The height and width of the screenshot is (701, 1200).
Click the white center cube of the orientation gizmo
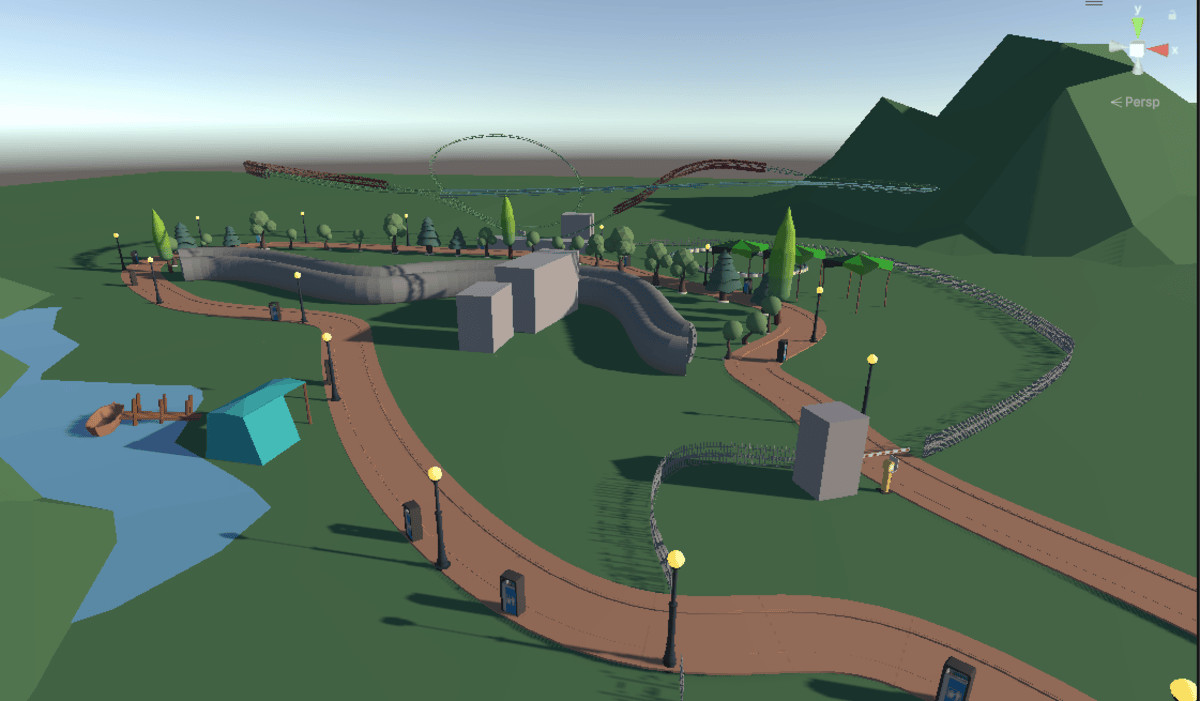click(1137, 50)
